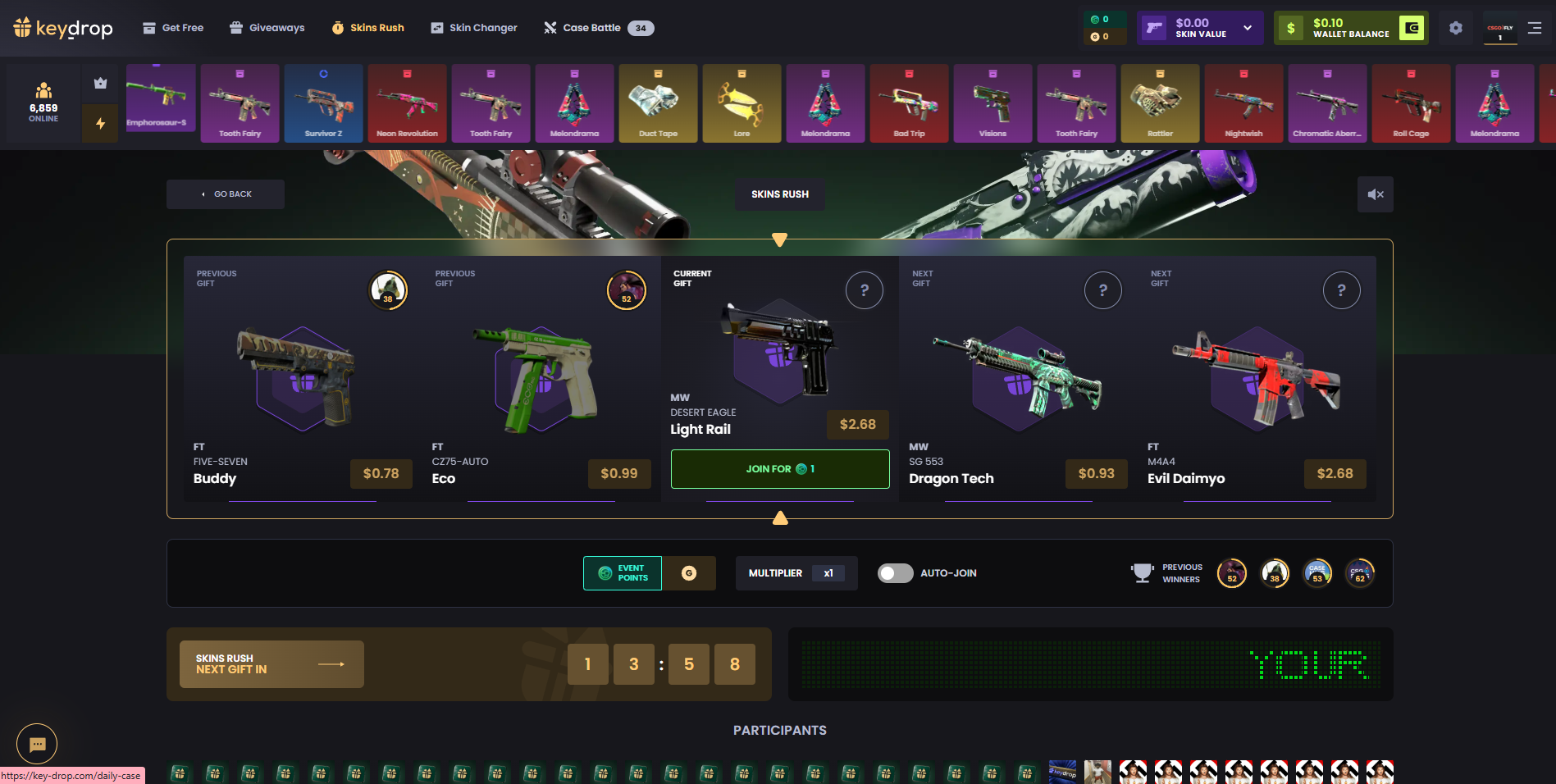Select Event Points currency option
This screenshot has height=784, width=1556.
(623, 573)
